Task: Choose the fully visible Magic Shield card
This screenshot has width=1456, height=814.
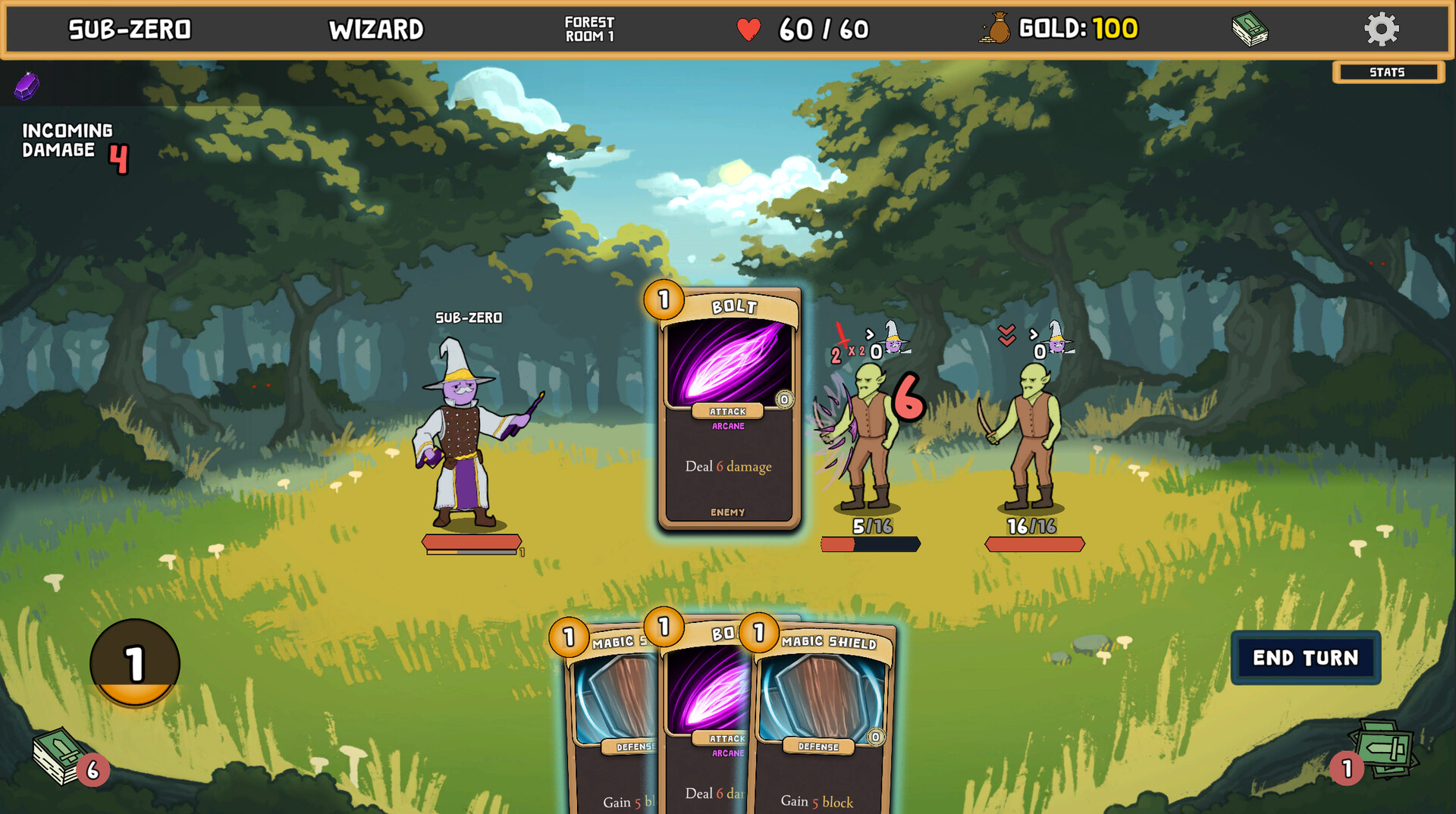Action: [x=823, y=720]
